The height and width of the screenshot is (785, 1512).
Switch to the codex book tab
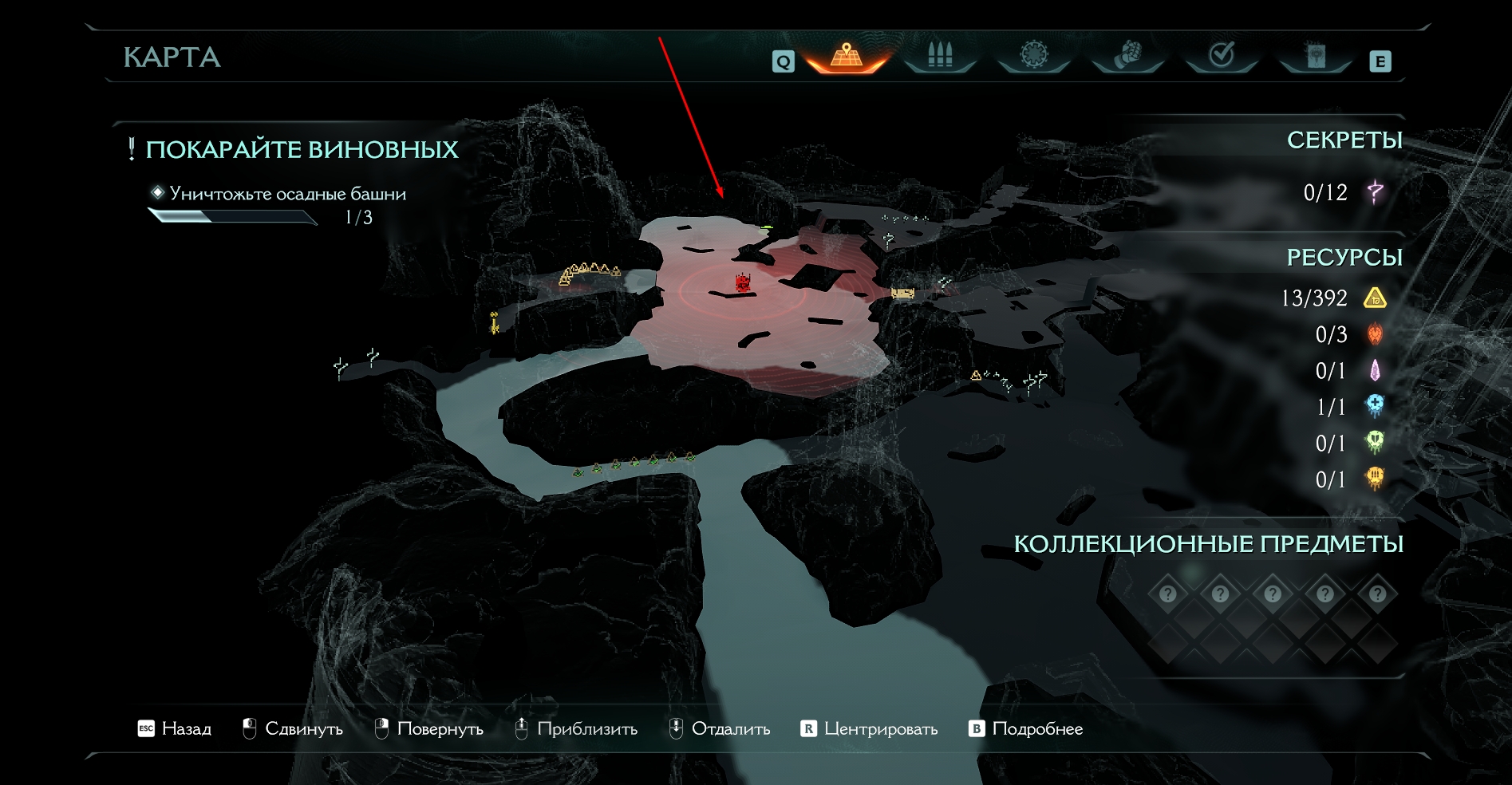(x=1316, y=56)
